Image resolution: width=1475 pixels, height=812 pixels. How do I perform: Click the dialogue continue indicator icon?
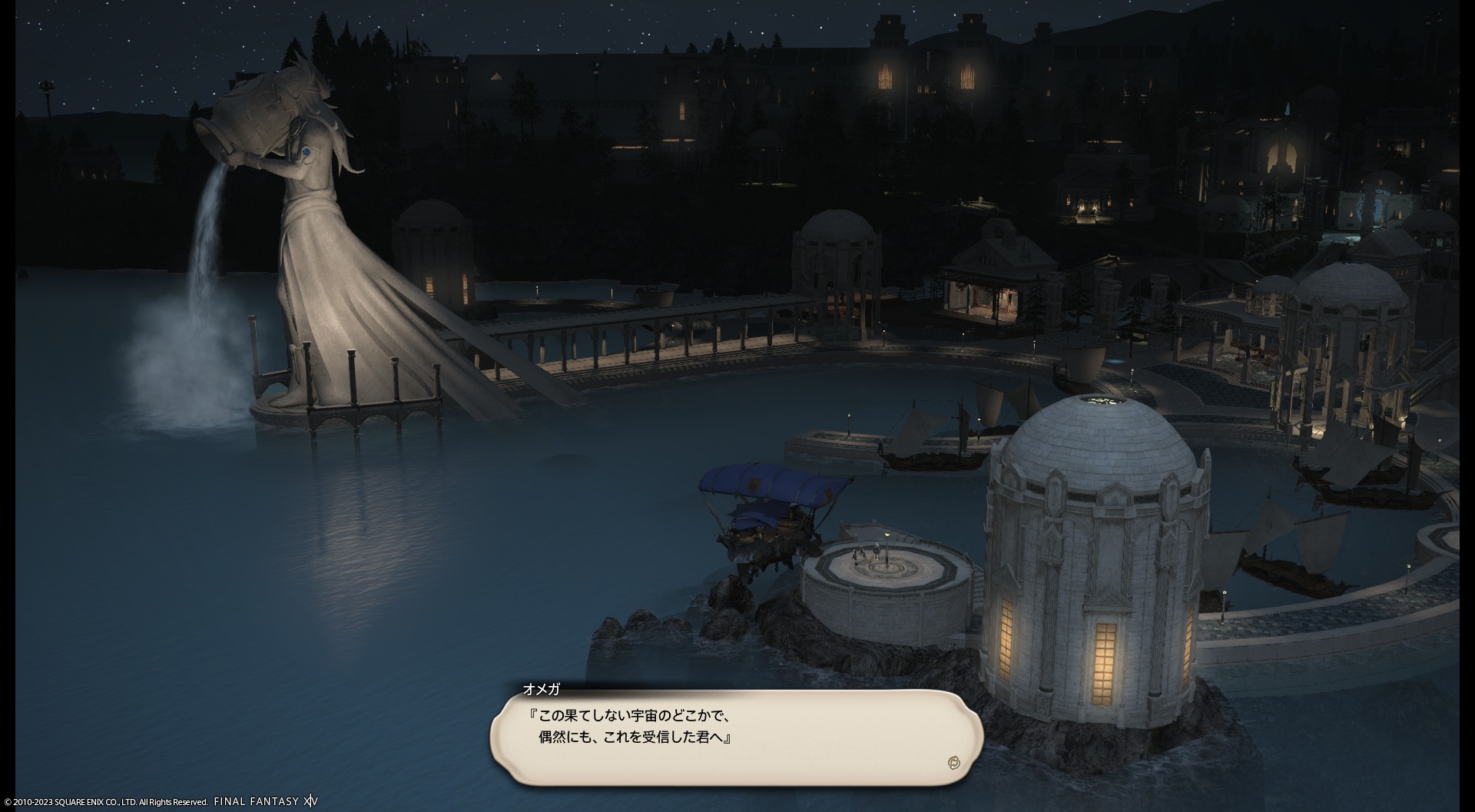(x=954, y=762)
